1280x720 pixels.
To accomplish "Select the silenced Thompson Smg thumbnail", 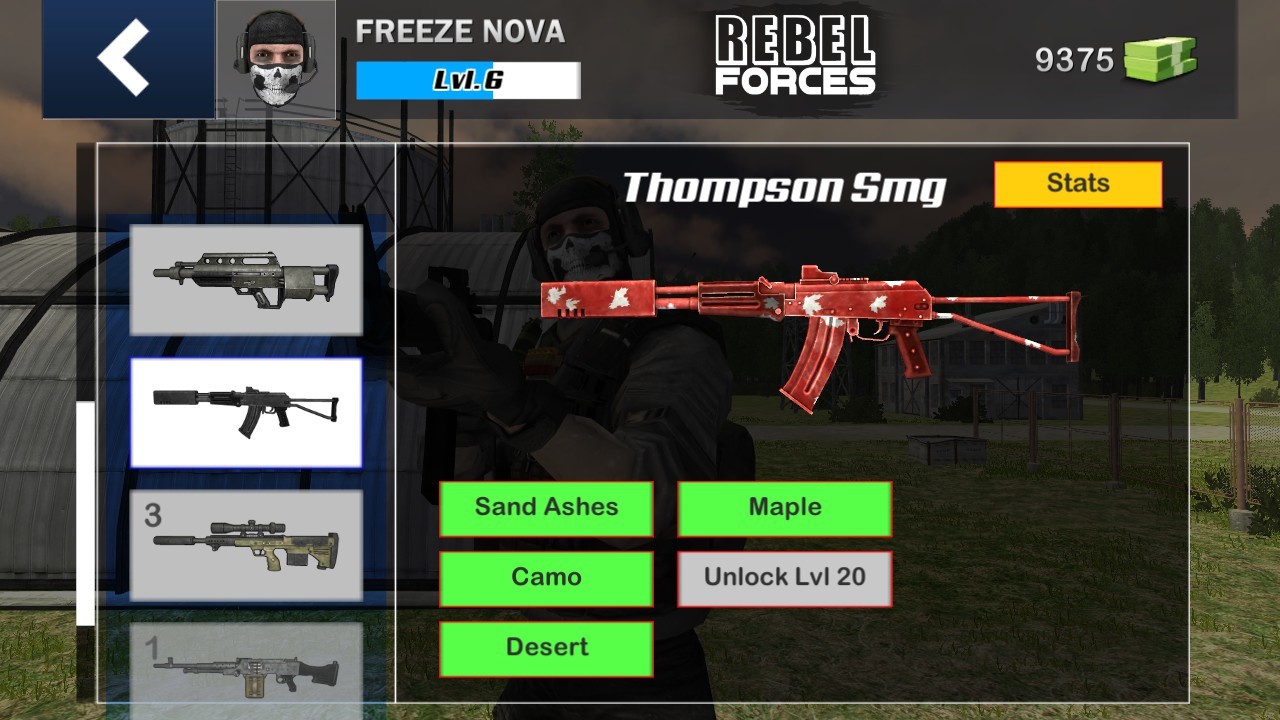I will [x=247, y=412].
